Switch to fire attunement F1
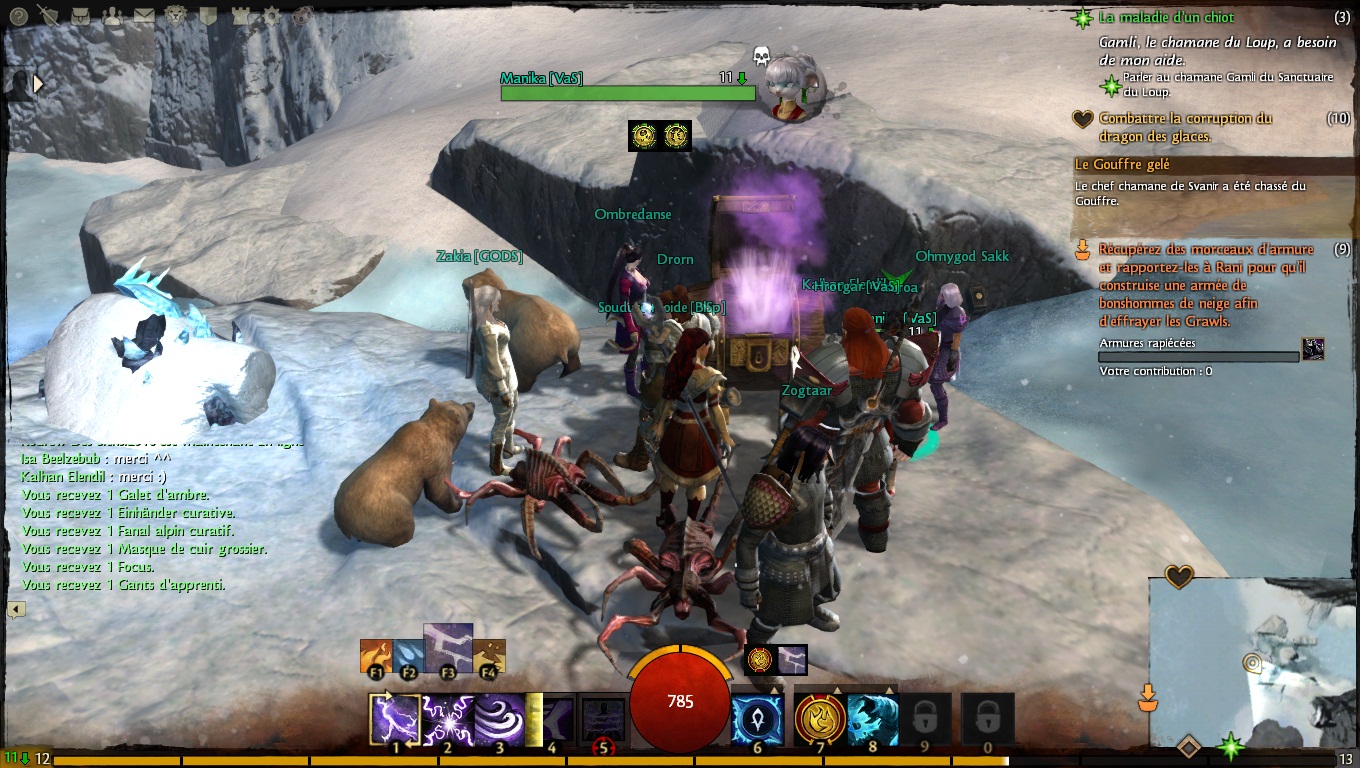The width and height of the screenshot is (1360, 768). (x=376, y=656)
